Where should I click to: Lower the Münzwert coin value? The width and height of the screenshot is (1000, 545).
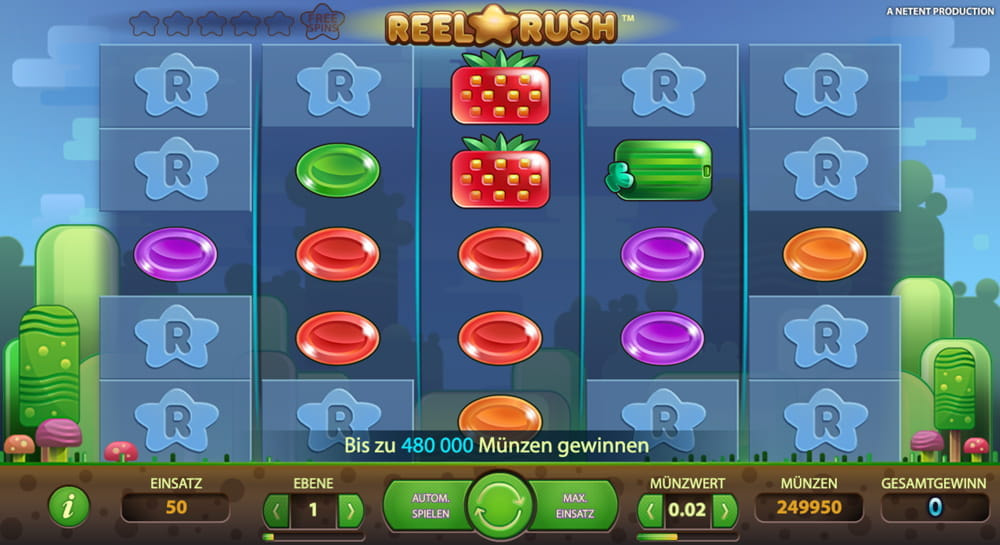click(651, 510)
